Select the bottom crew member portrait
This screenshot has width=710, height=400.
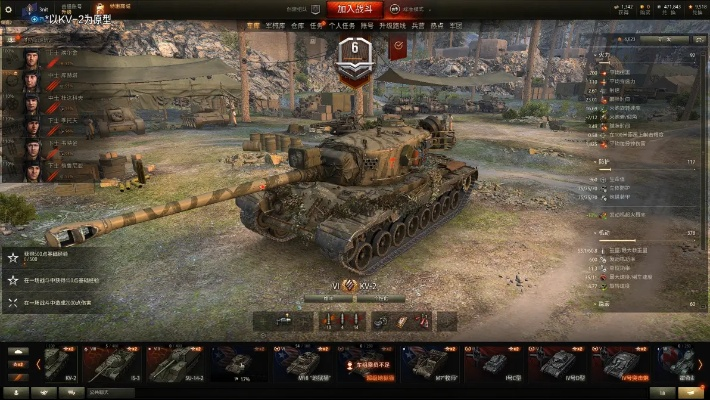[x=30, y=170]
